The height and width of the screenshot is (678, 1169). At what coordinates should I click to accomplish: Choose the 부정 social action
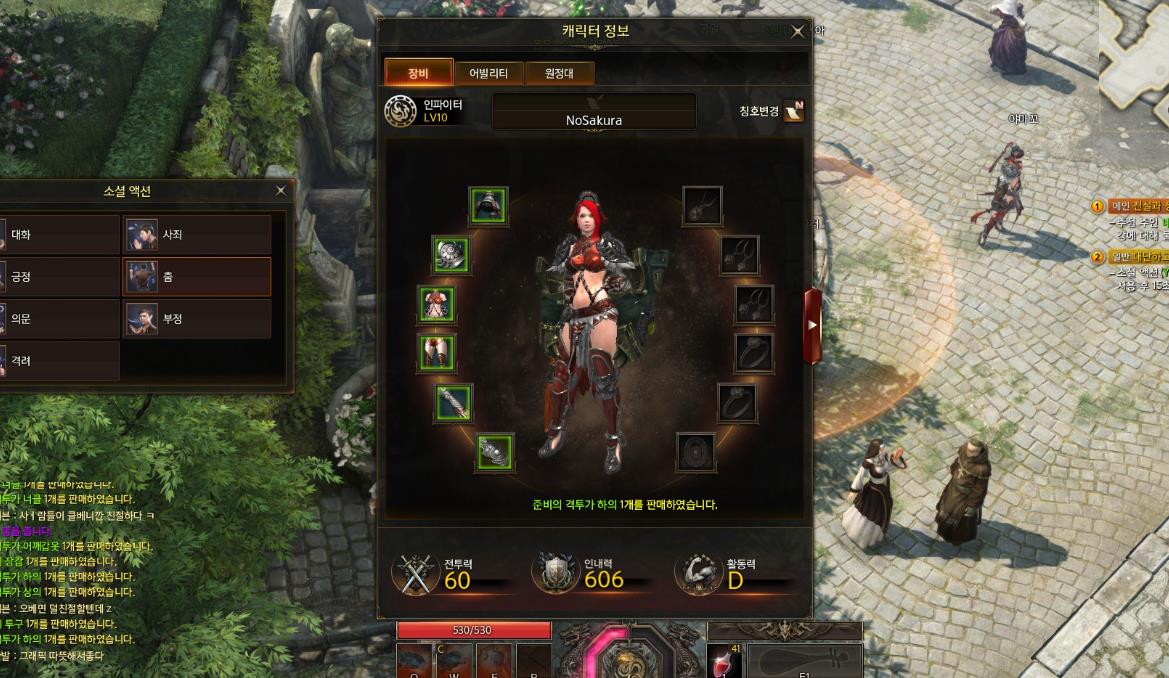click(x=197, y=319)
